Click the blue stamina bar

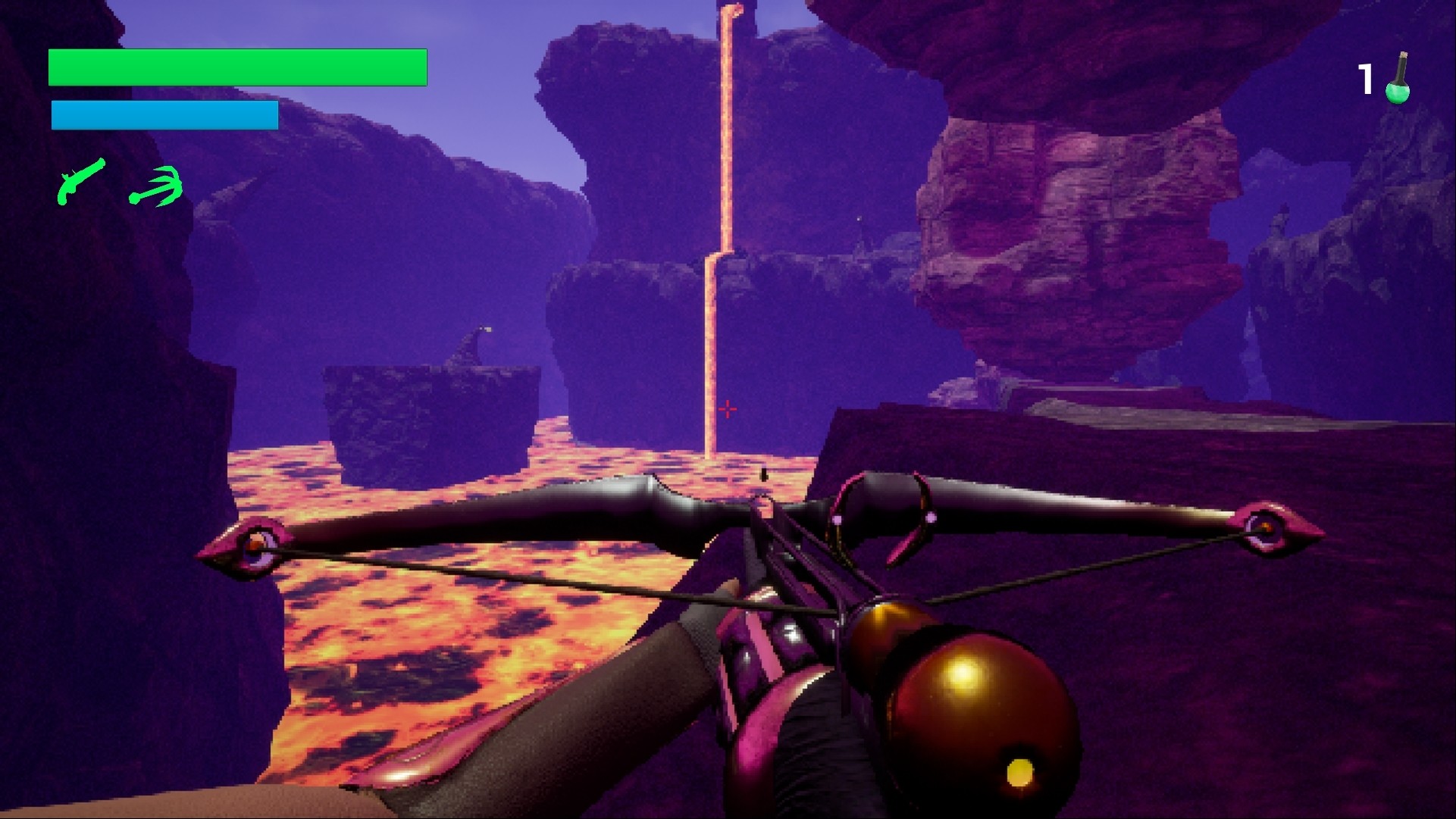[163, 115]
